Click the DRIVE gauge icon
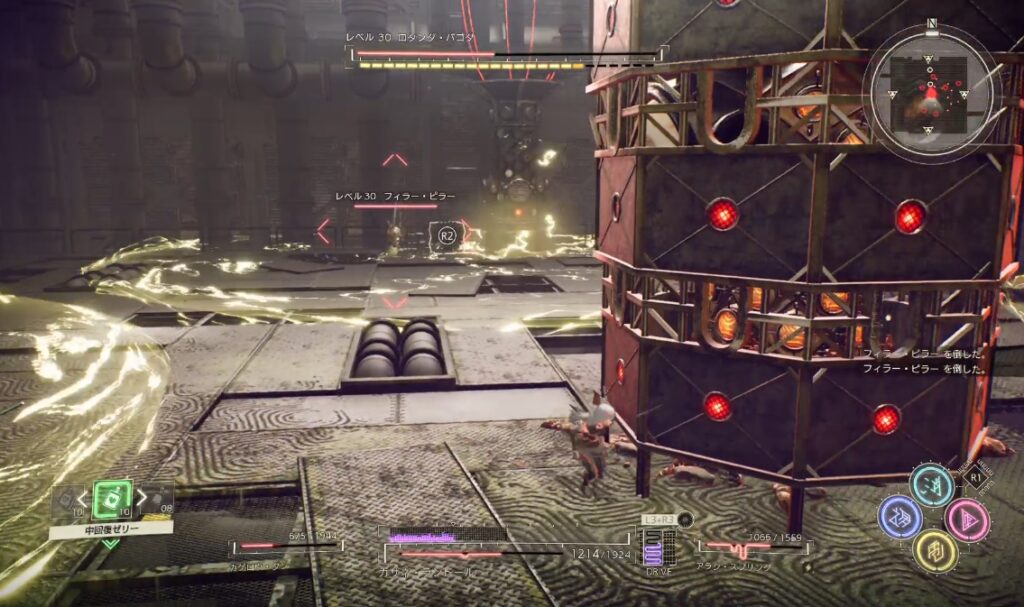 tap(657, 547)
